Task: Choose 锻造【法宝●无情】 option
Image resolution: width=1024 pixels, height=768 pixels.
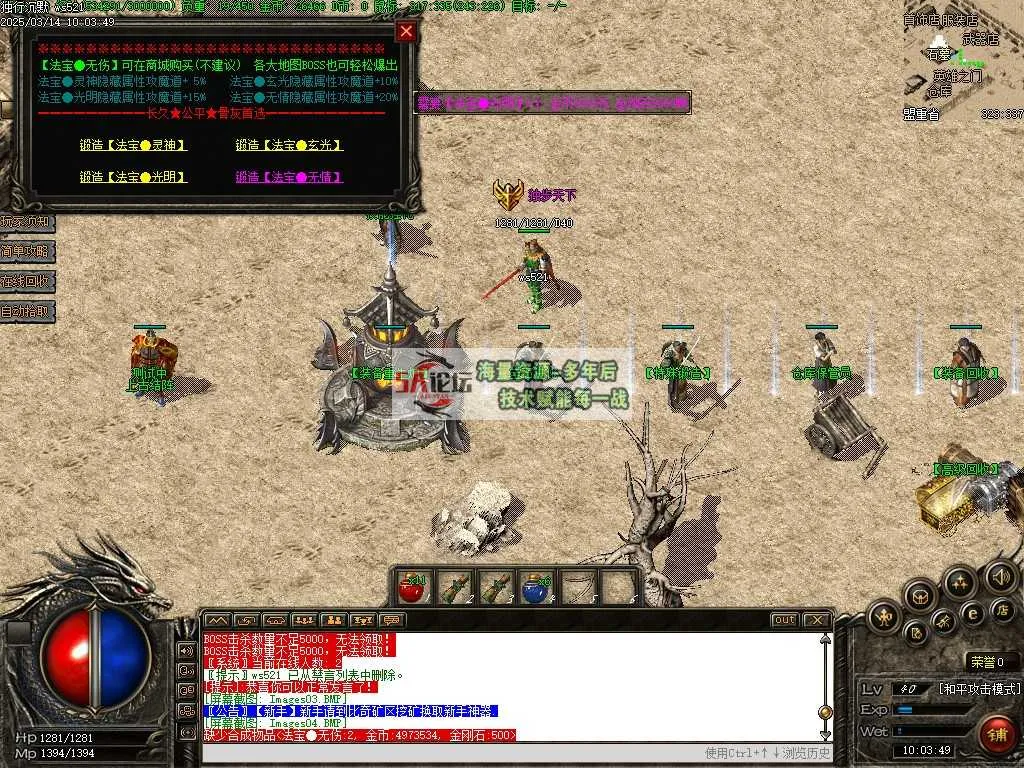Action: tap(289, 177)
